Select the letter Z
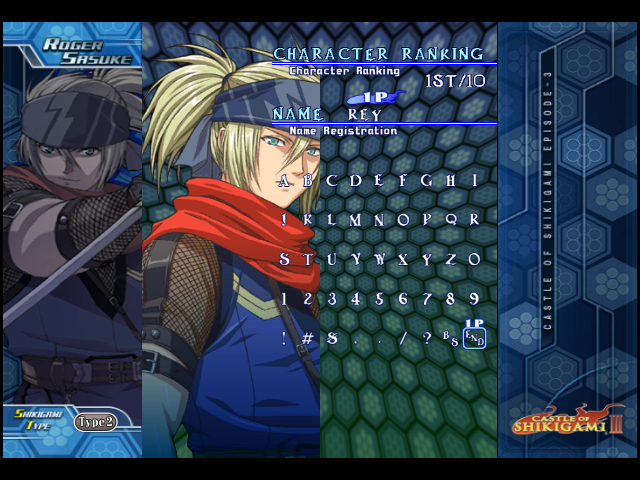The height and width of the screenshot is (480, 640). point(451,259)
